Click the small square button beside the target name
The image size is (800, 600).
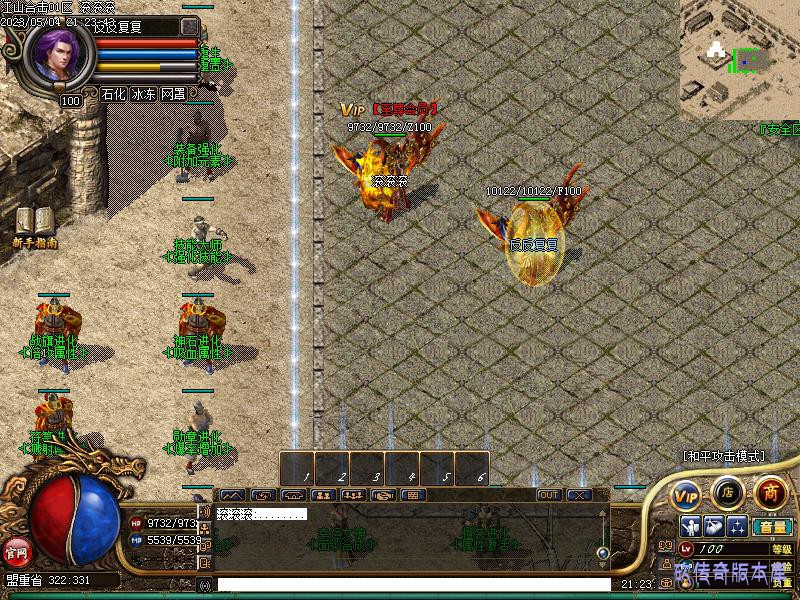pos(189,26)
